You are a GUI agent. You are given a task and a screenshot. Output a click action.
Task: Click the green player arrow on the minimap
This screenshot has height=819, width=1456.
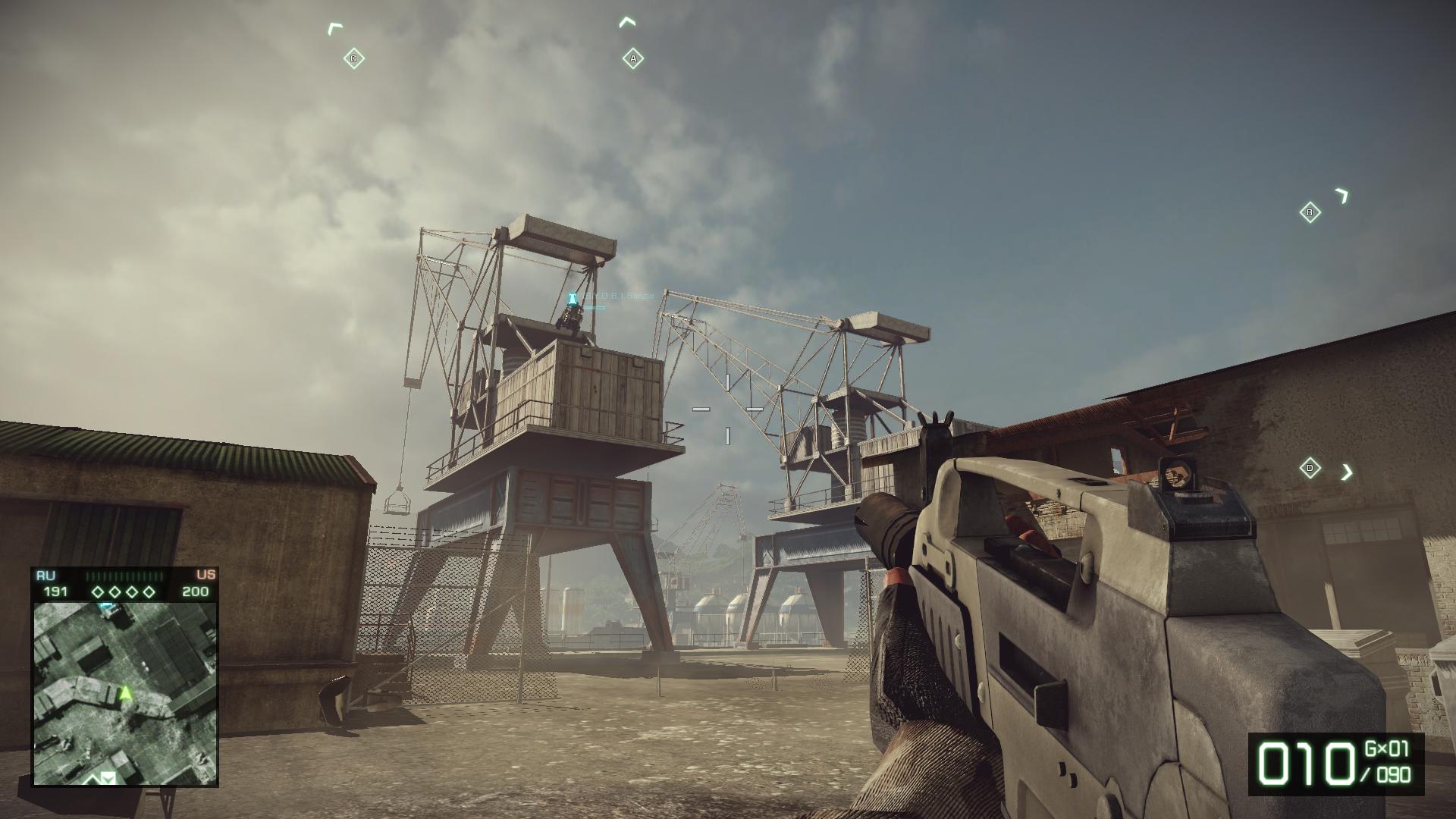pyautogui.click(x=126, y=693)
